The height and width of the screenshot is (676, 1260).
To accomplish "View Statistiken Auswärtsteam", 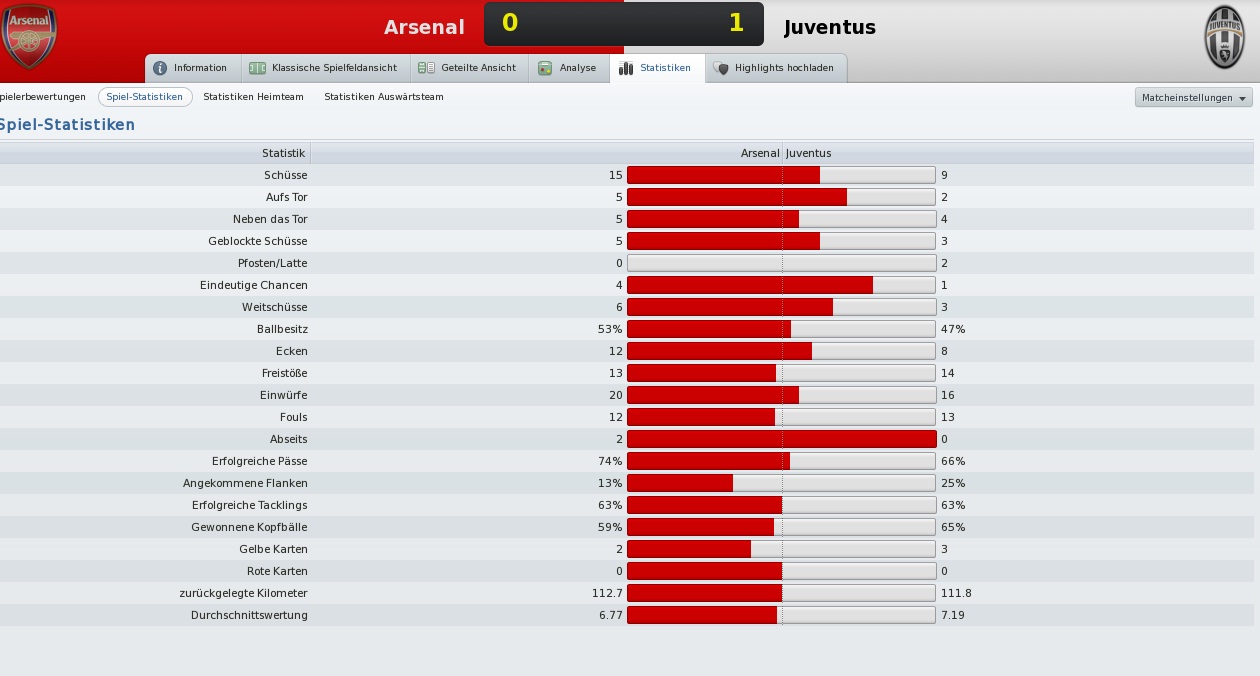I will coord(384,97).
